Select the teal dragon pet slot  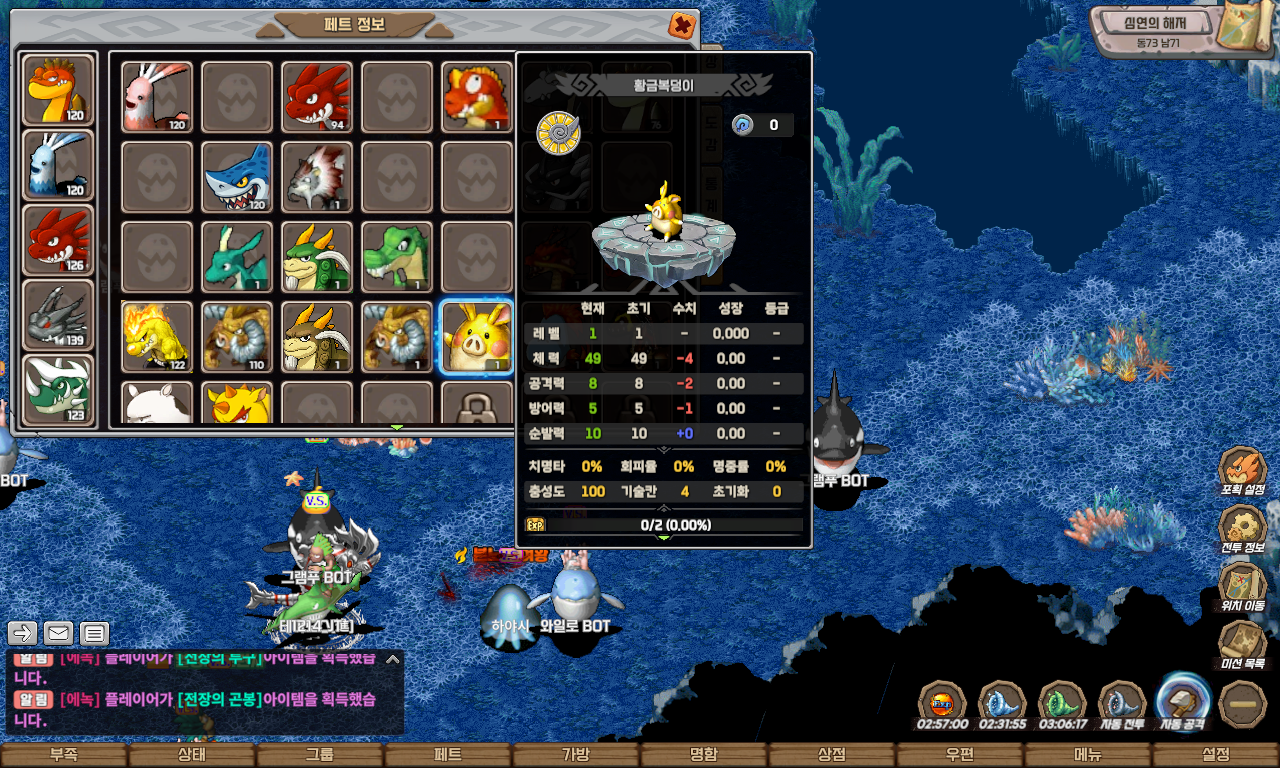[237, 257]
